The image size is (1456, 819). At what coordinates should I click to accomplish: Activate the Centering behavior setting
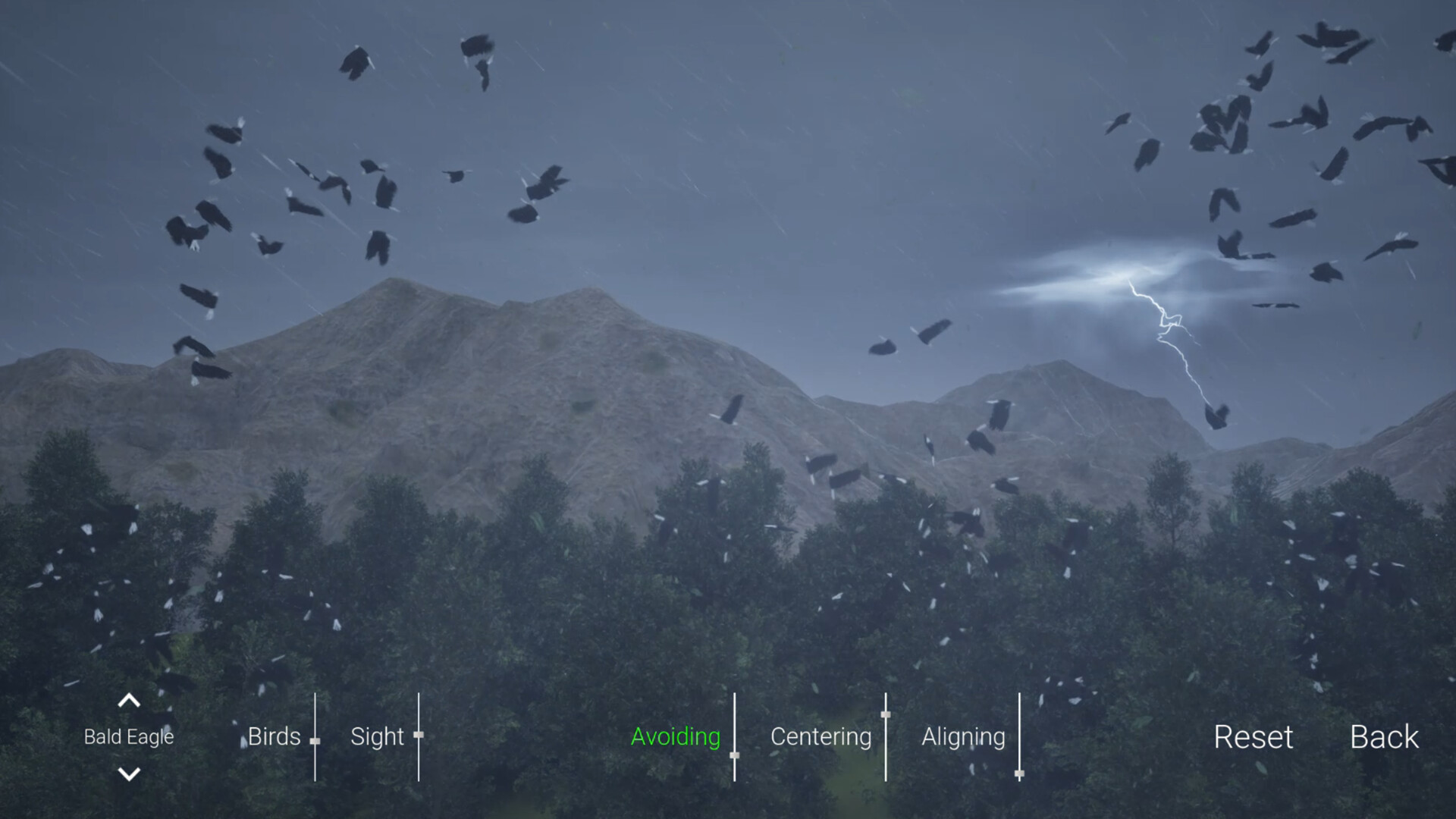[x=821, y=736]
